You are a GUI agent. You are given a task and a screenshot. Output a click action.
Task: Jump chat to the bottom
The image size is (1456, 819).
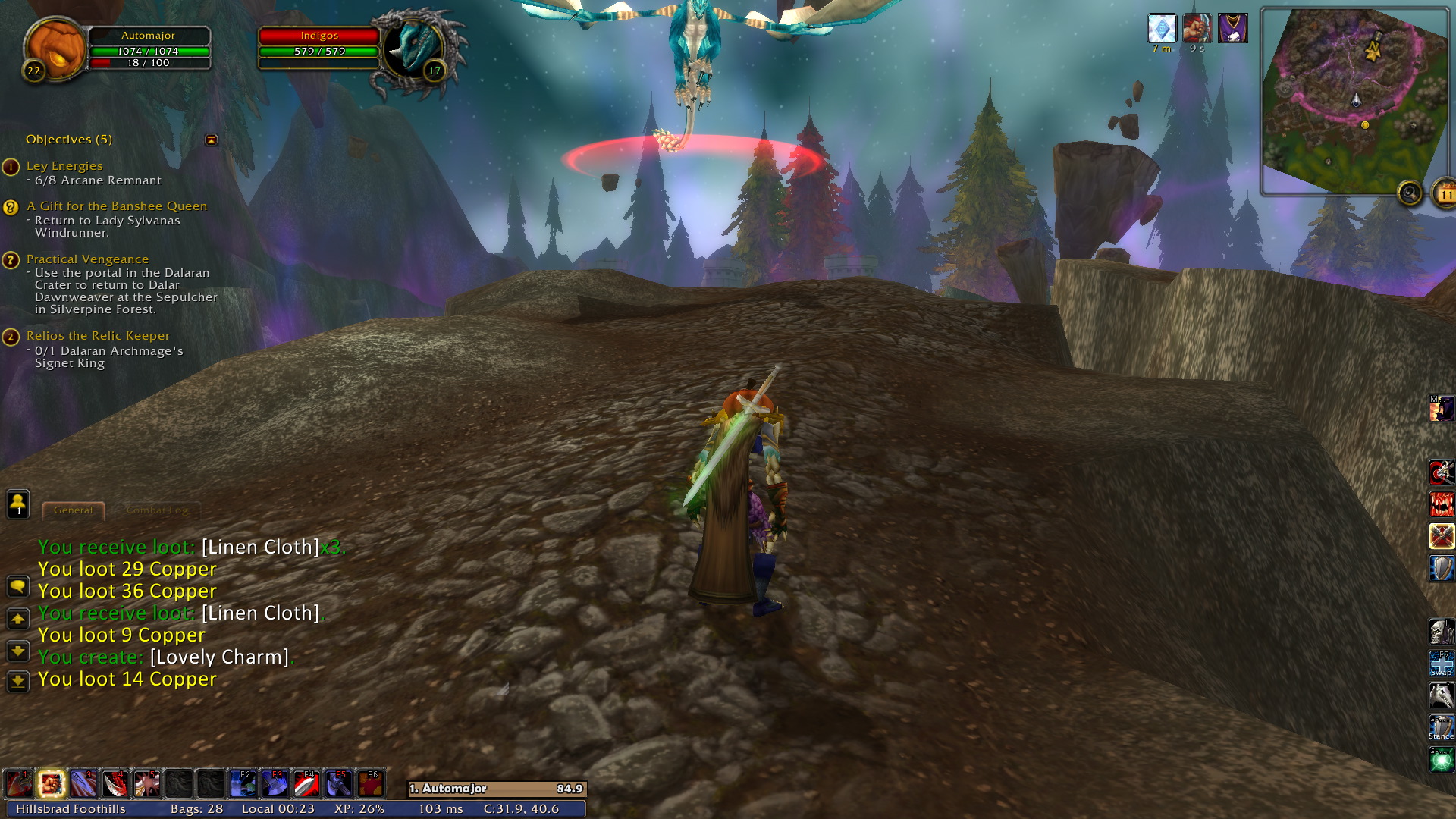18,681
